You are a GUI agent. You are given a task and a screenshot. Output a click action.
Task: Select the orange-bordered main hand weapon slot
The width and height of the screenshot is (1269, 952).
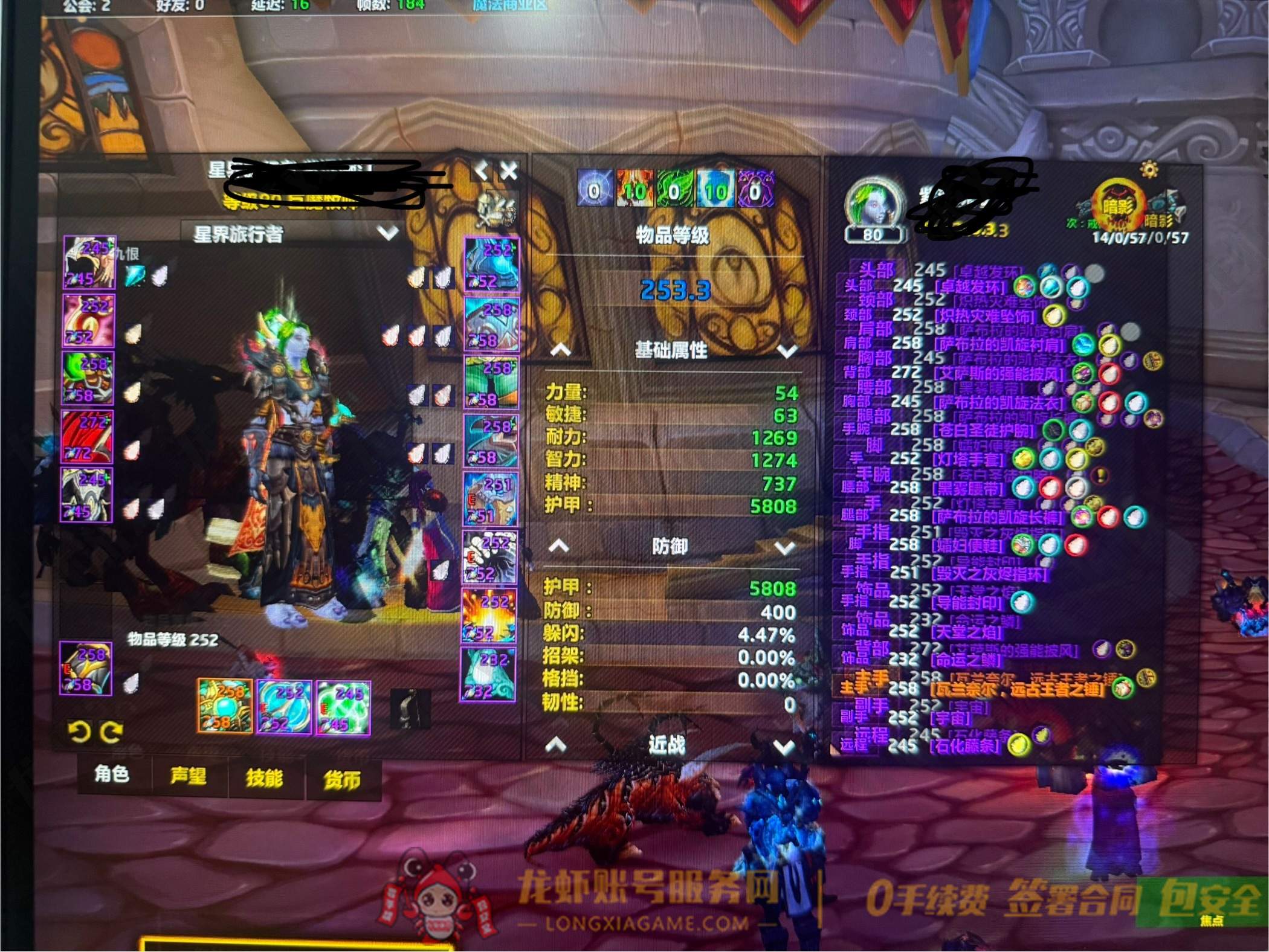pos(225,707)
